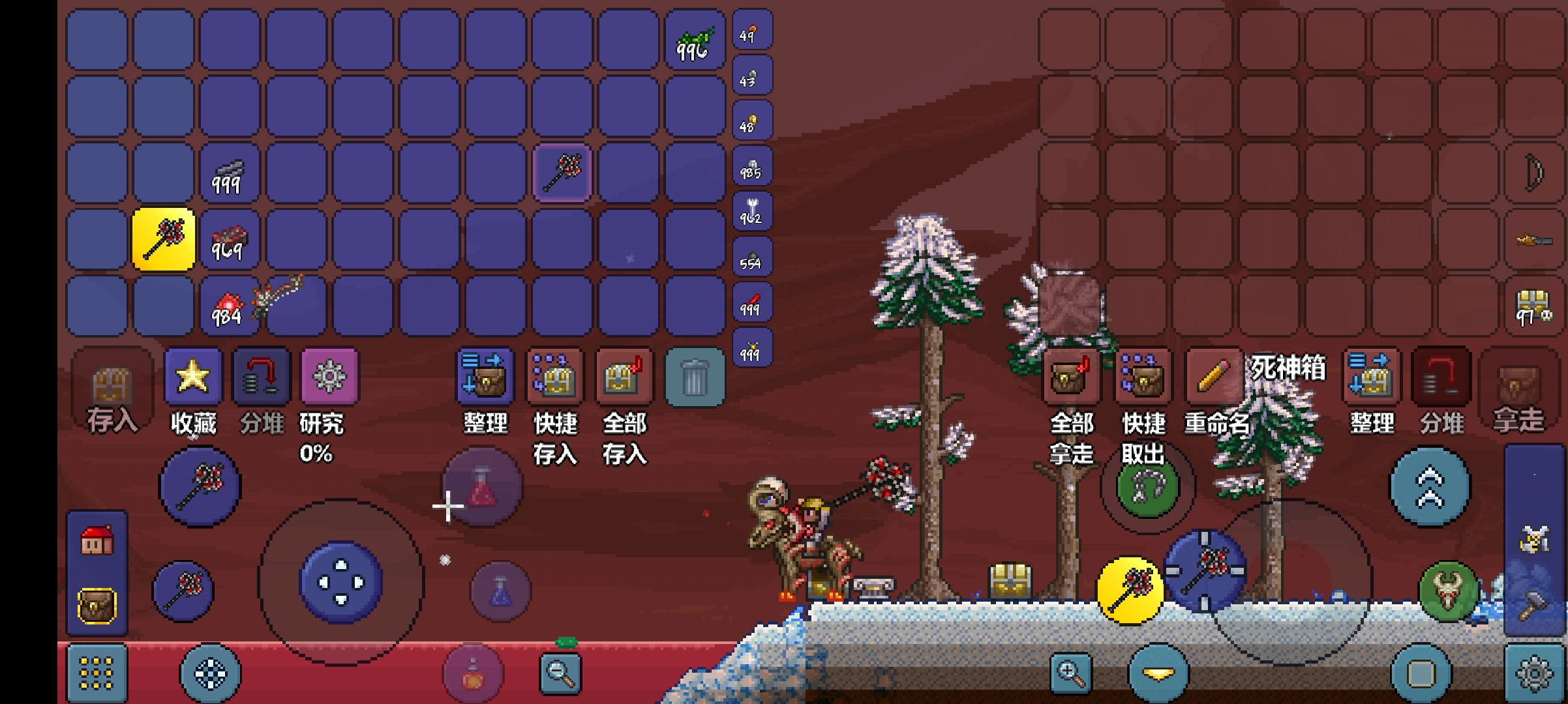Toggle the 收藏 favorite star button
The width and height of the screenshot is (1568, 704).
coord(193,376)
